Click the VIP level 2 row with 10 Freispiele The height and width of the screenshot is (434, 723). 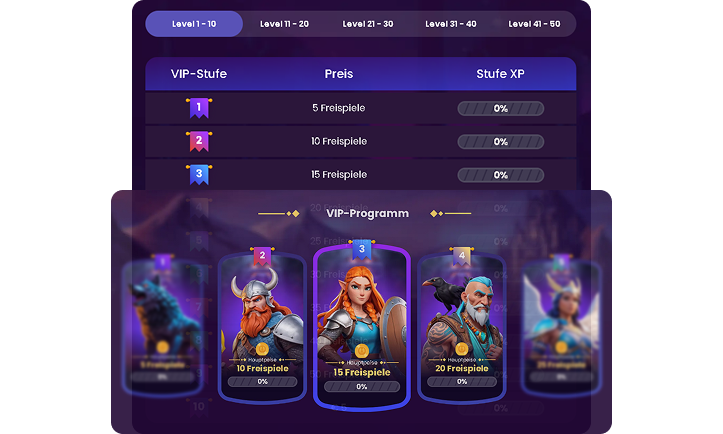pyautogui.click(x=360, y=141)
